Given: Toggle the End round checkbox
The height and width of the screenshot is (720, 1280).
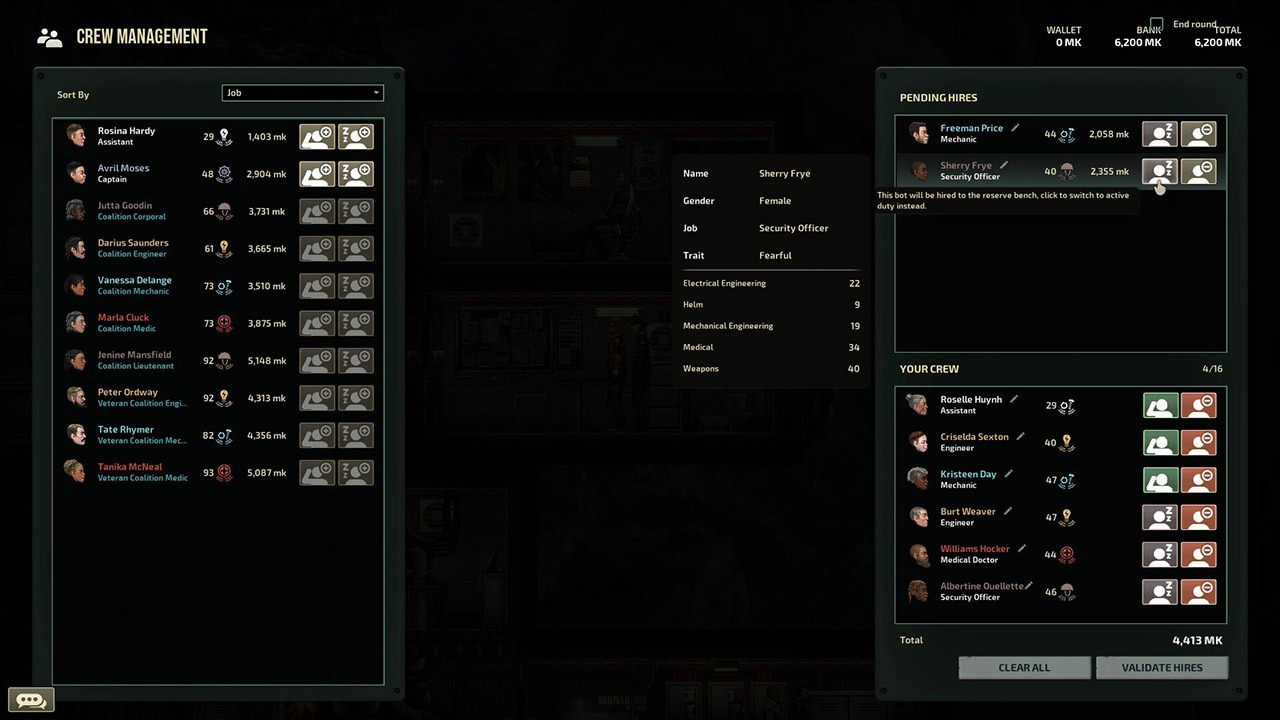Looking at the screenshot, I should [1157, 24].
